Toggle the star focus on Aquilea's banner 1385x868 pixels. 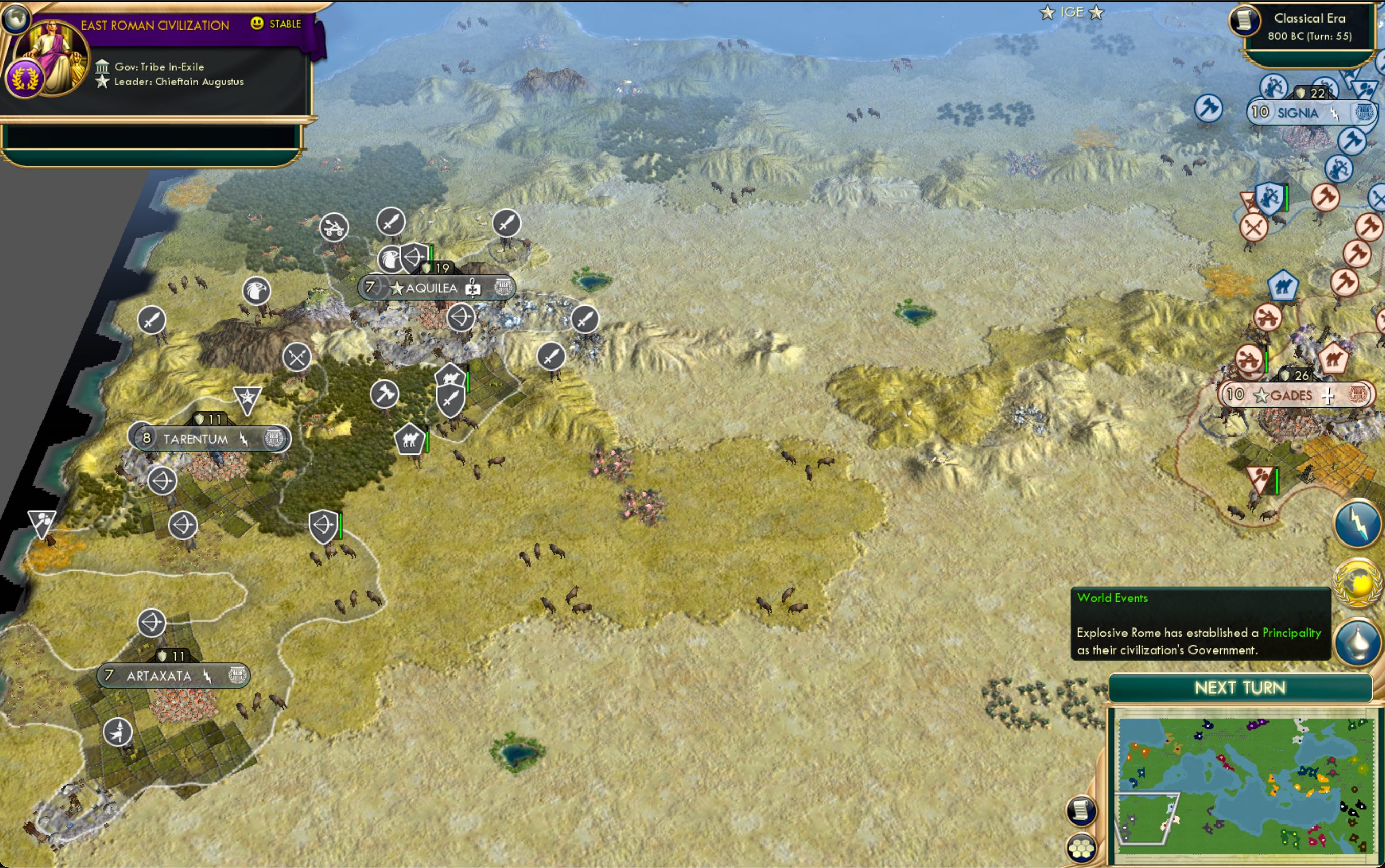(x=397, y=288)
